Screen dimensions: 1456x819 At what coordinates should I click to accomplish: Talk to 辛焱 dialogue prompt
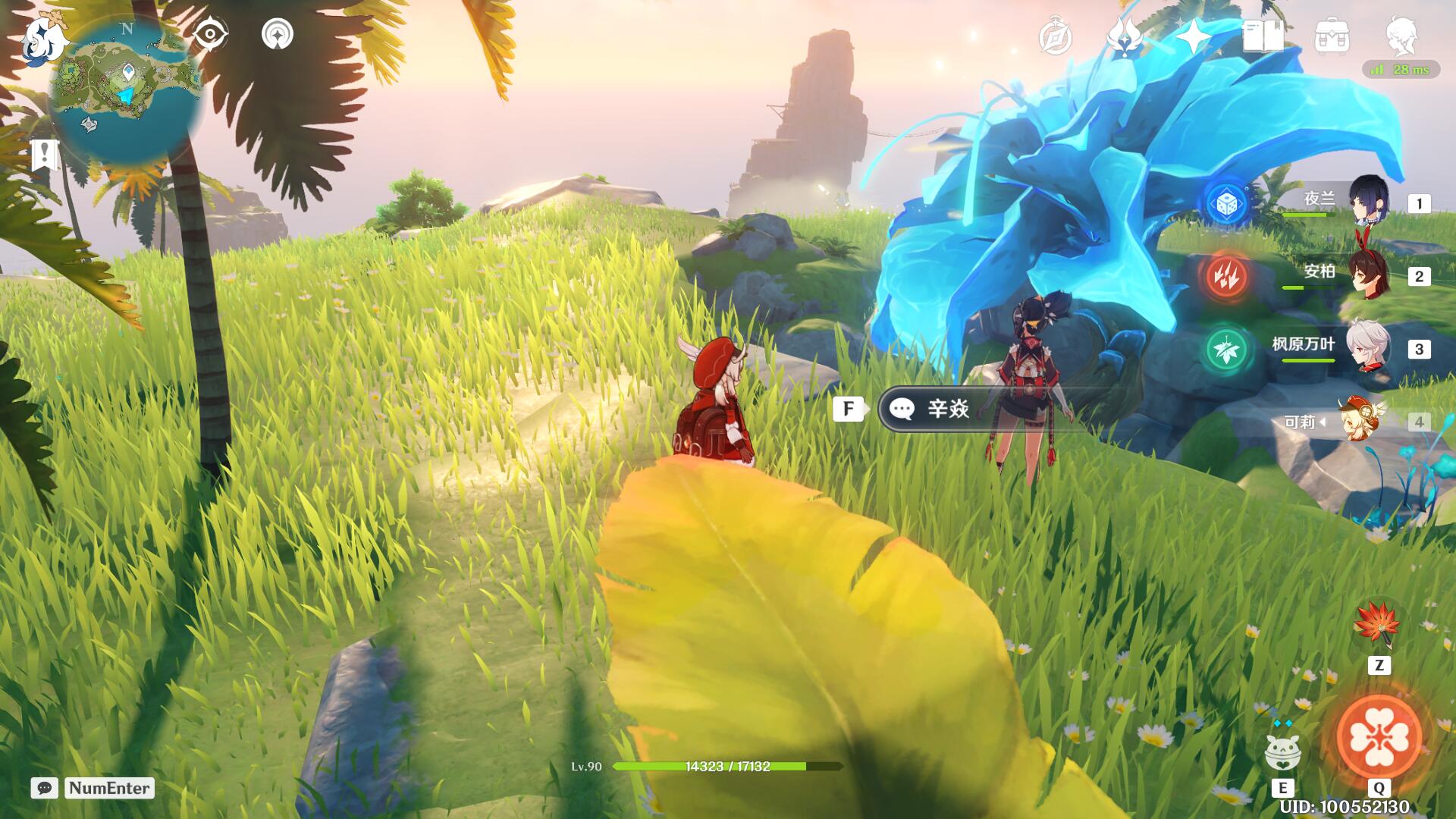(948, 409)
